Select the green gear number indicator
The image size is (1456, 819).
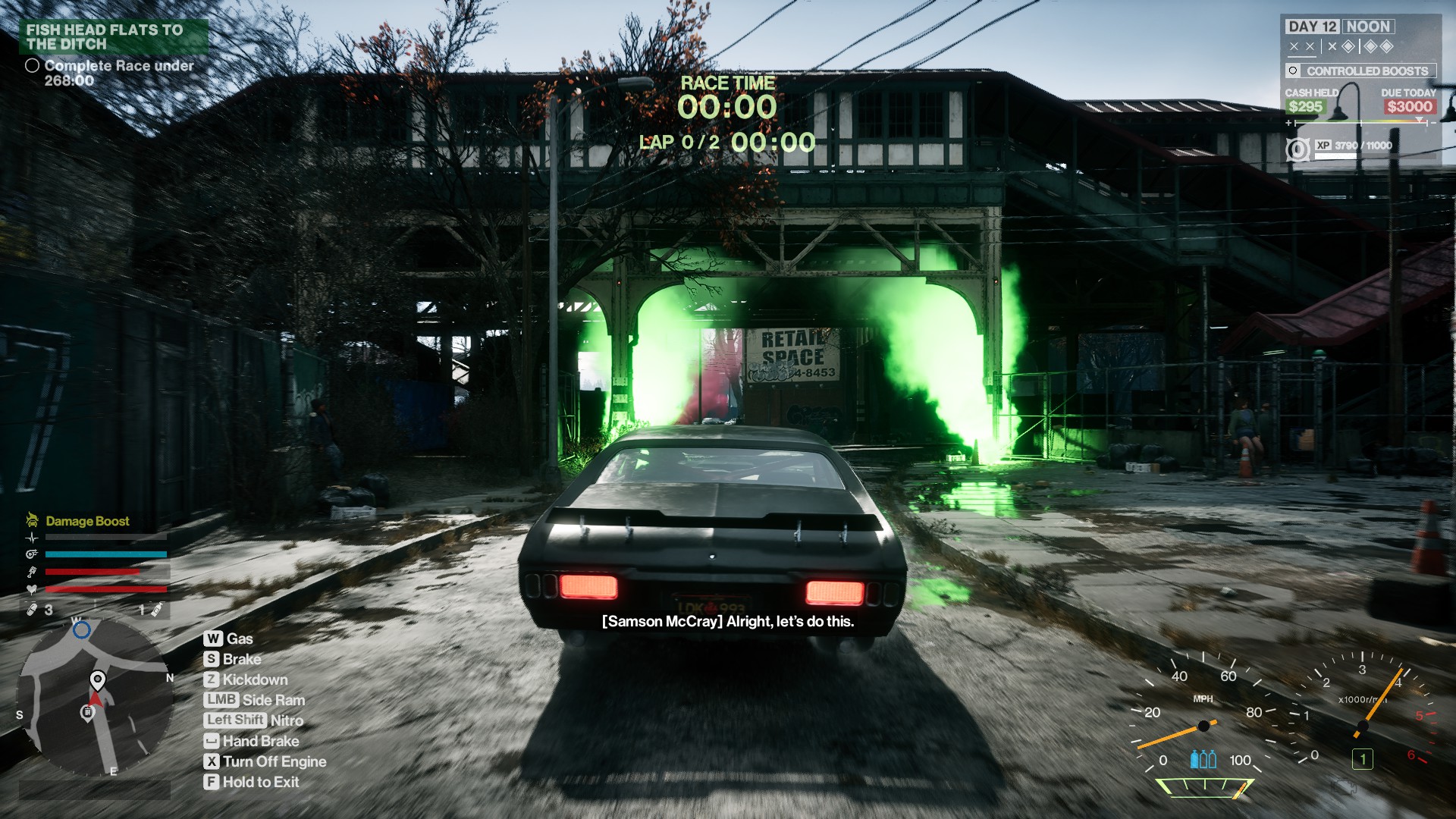(1362, 759)
